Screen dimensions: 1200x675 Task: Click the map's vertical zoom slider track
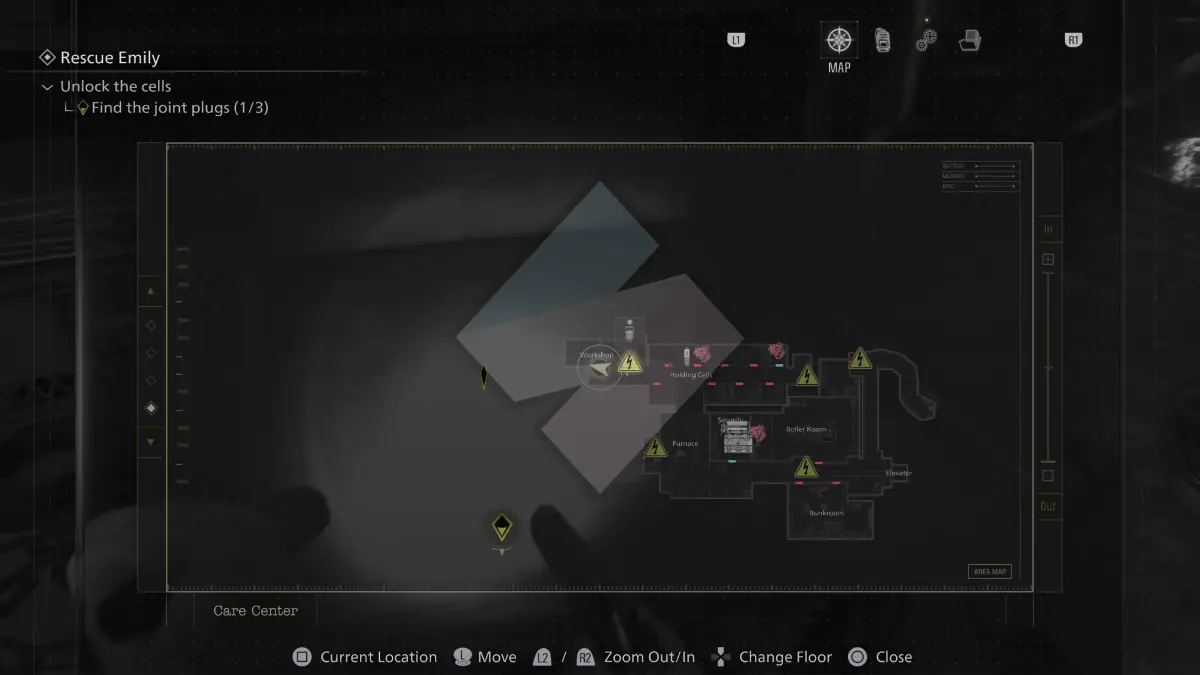[1048, 370]
